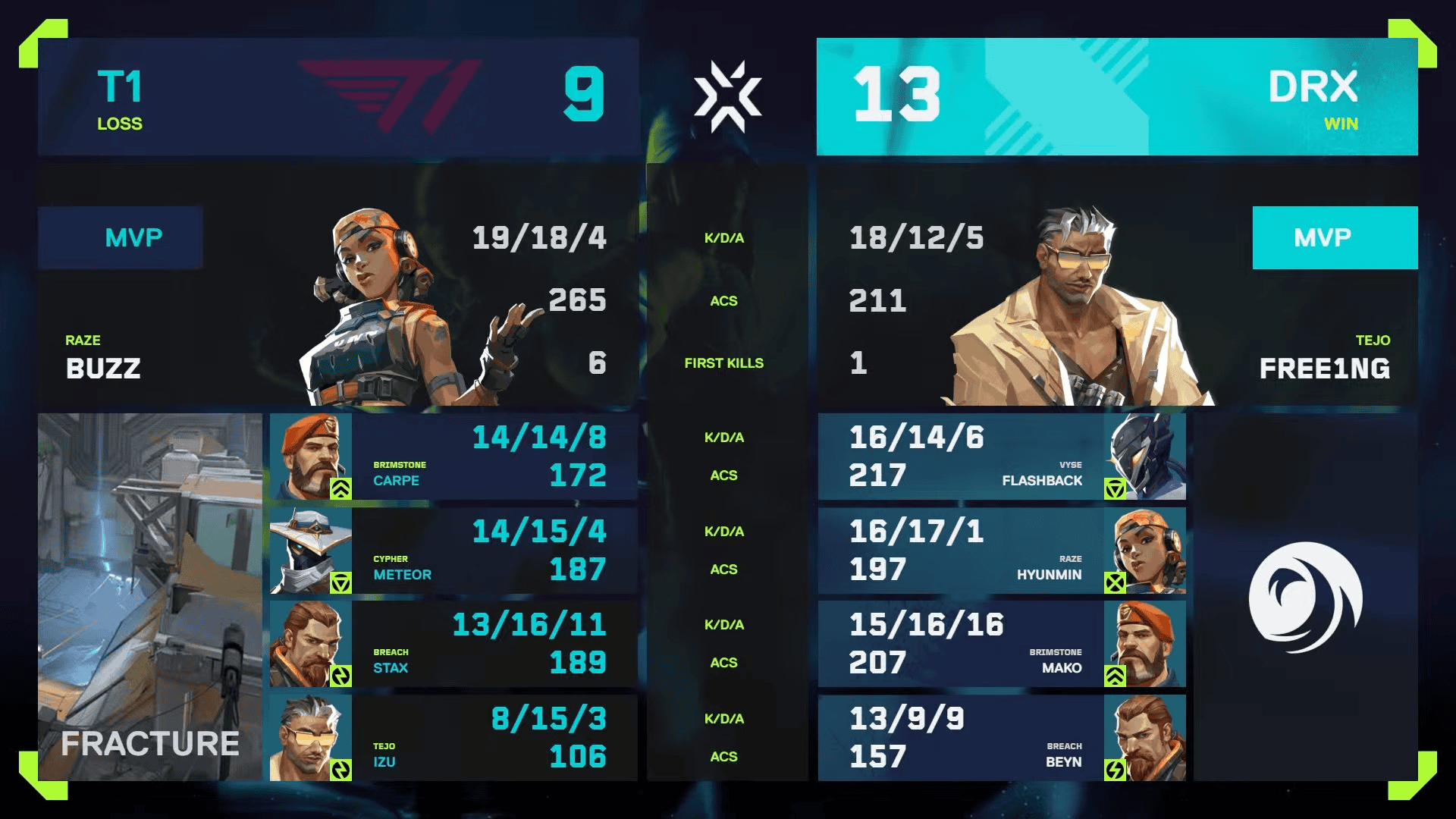1456x819 pixels.
Task: Expand Carpe's player stat row
Action: coord(493,455)
